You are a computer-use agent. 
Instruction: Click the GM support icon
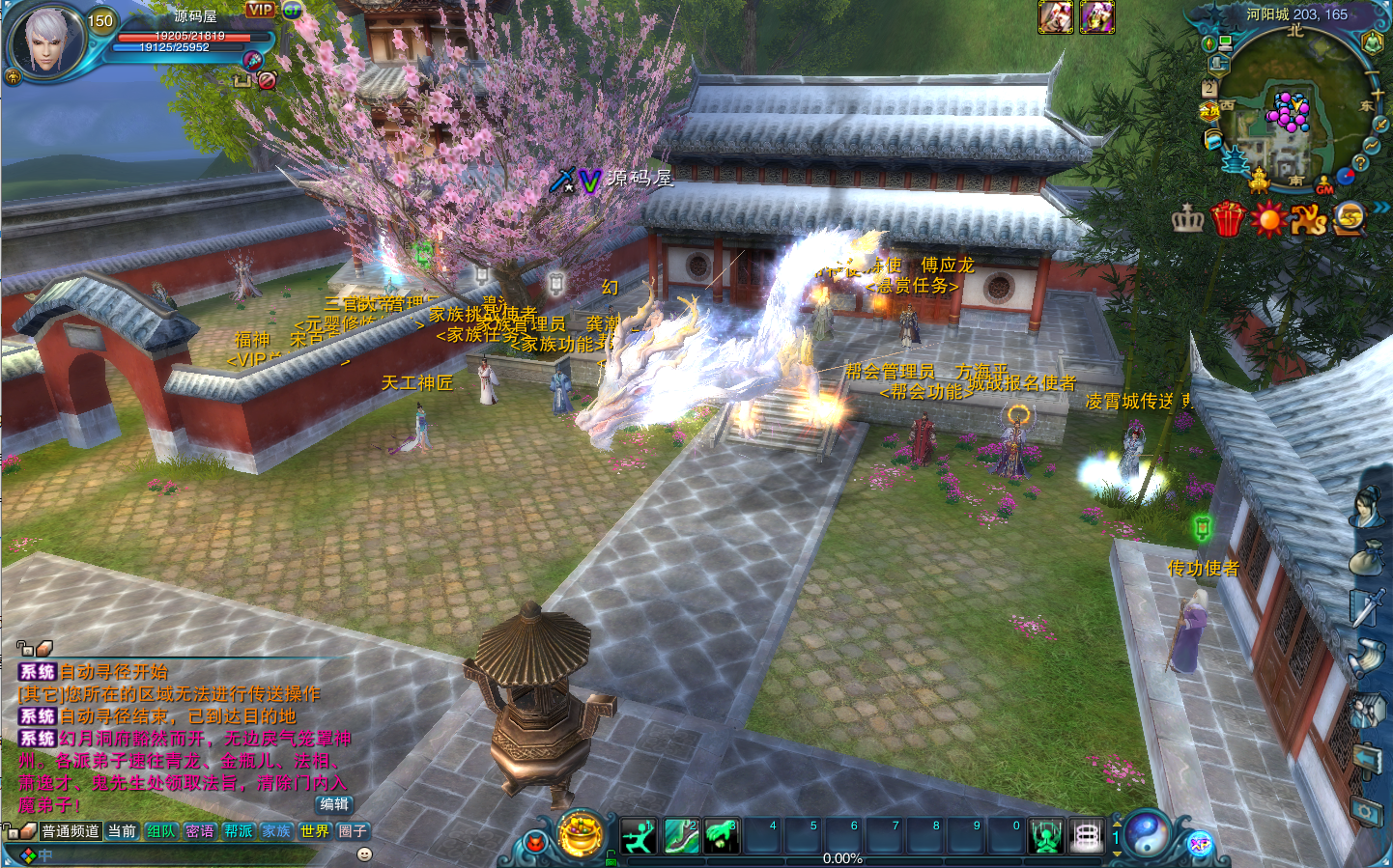click(x=1324, y=184)
